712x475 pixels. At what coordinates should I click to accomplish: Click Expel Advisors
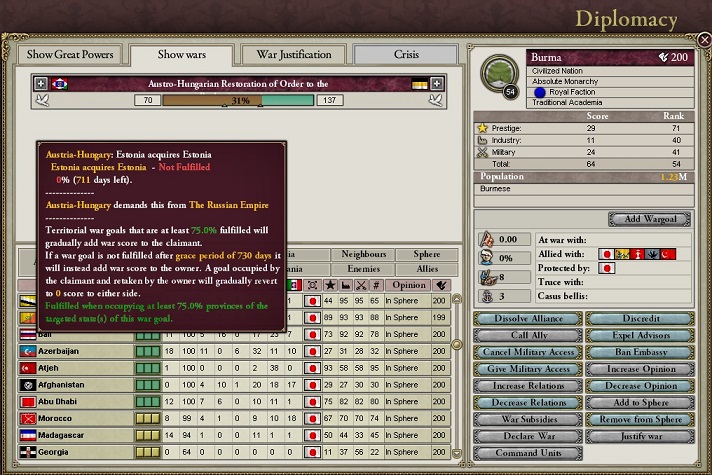pyautogui.click(x=637, y=335)
